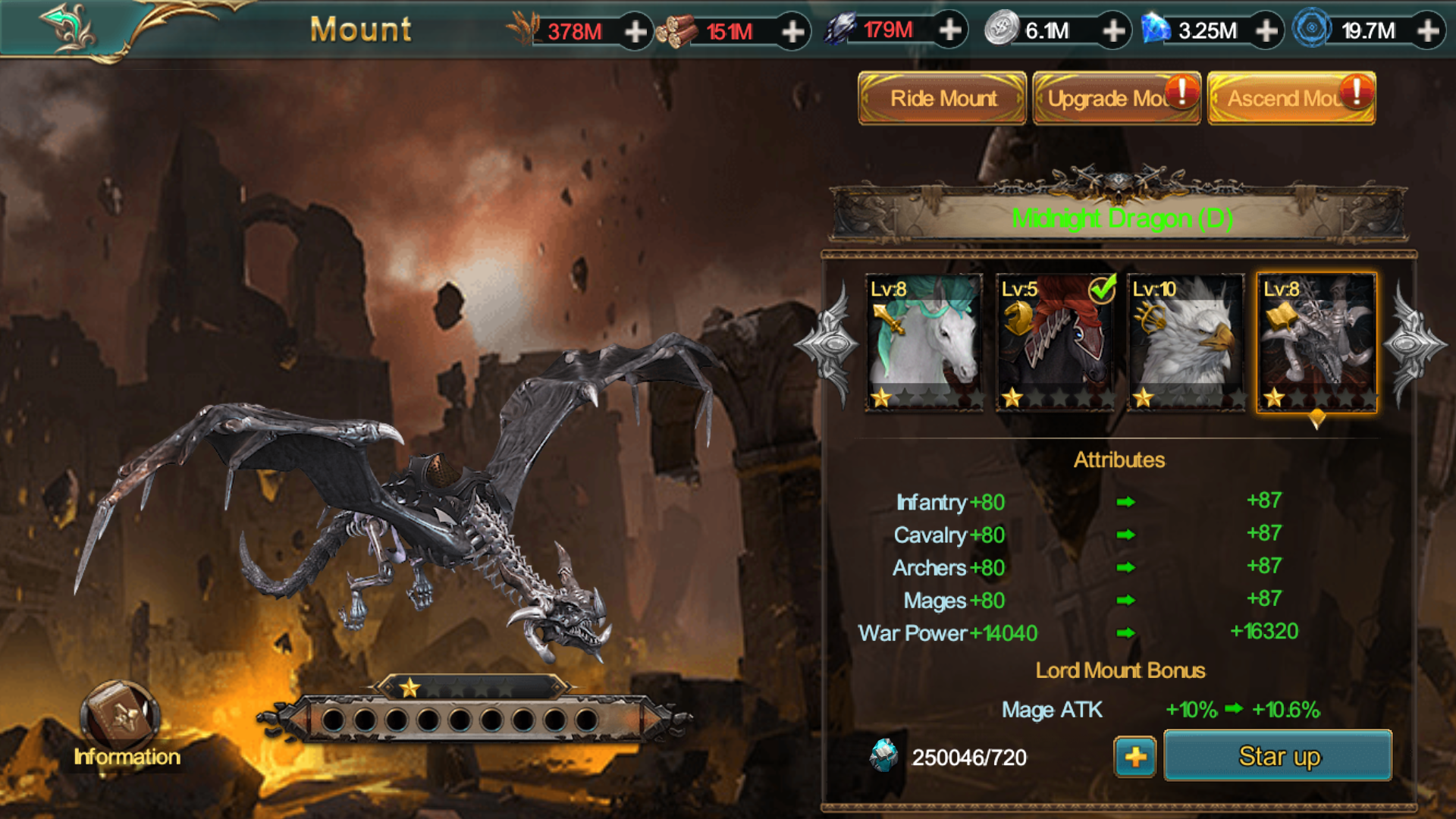Select the white griffin mount
The image size is (1456, 819).
[x=1186, y=343]
